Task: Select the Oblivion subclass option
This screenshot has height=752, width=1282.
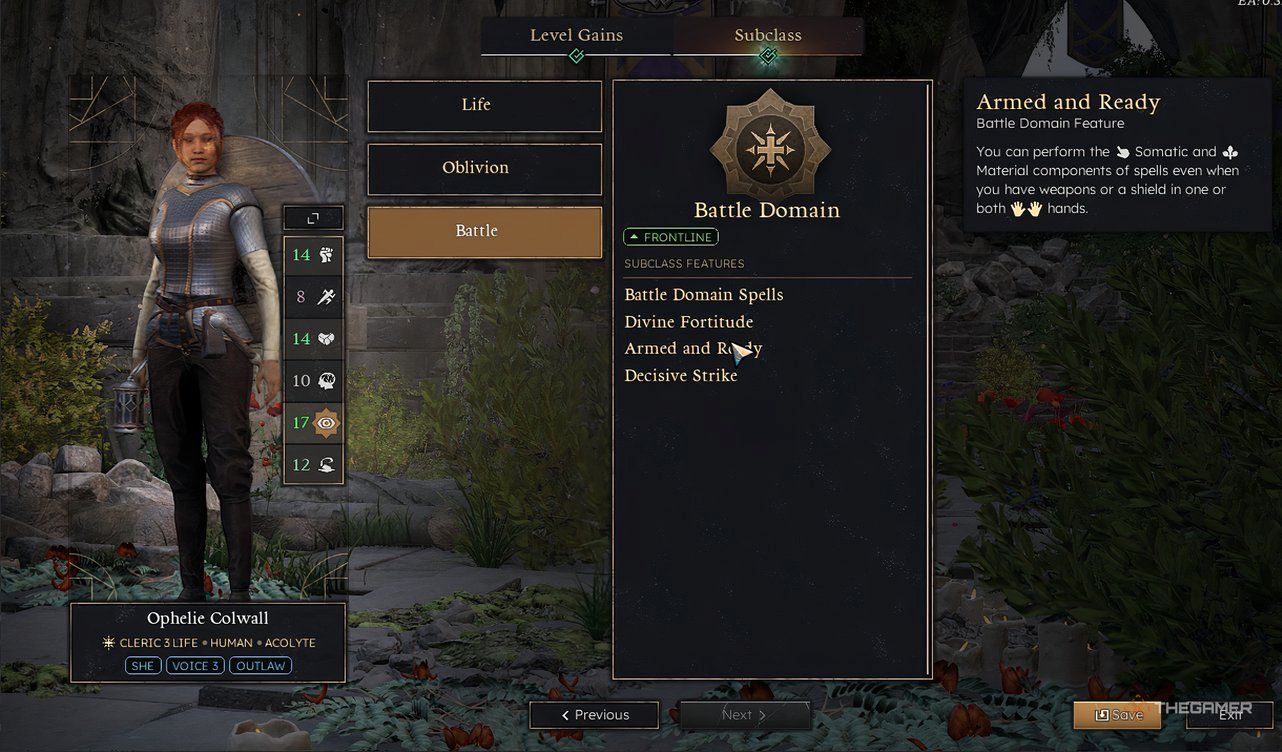Action: coord(485,169)
